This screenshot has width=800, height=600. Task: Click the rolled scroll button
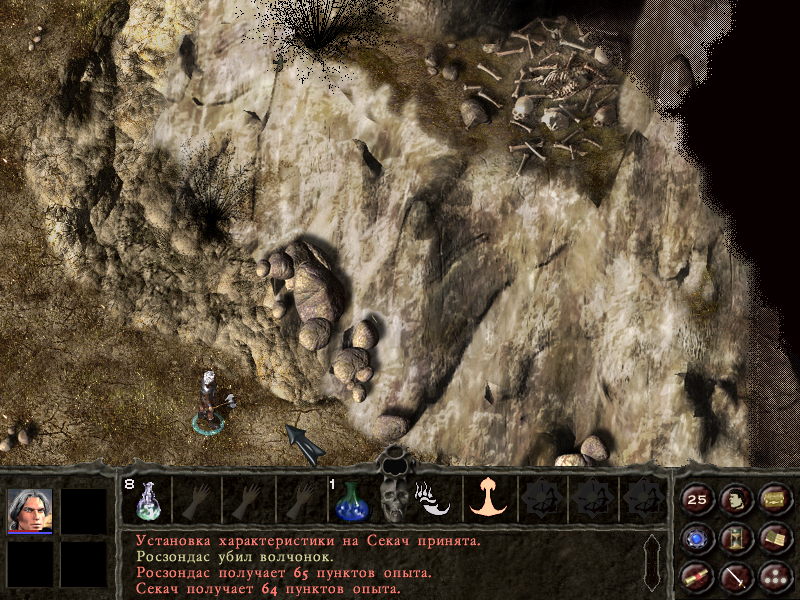697,578
